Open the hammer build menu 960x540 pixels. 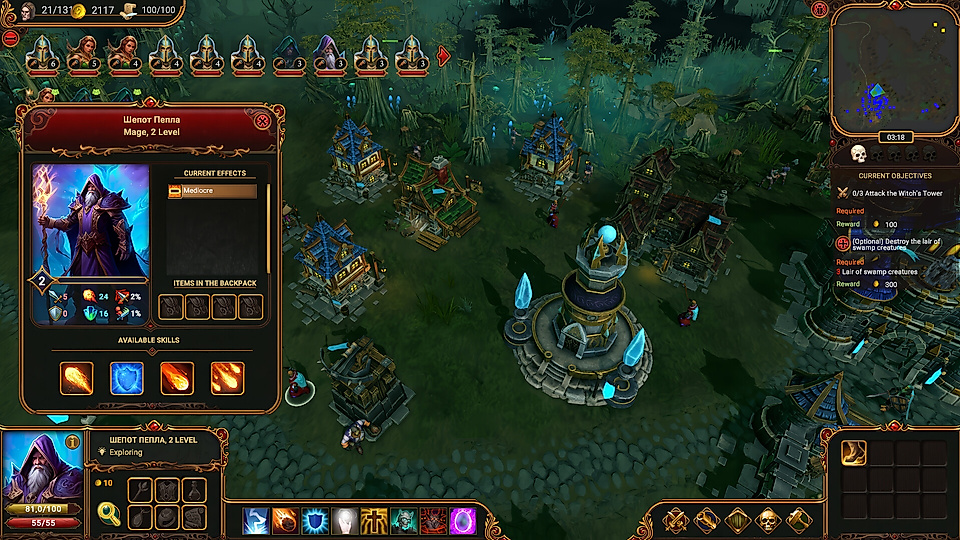coord(798,520)
